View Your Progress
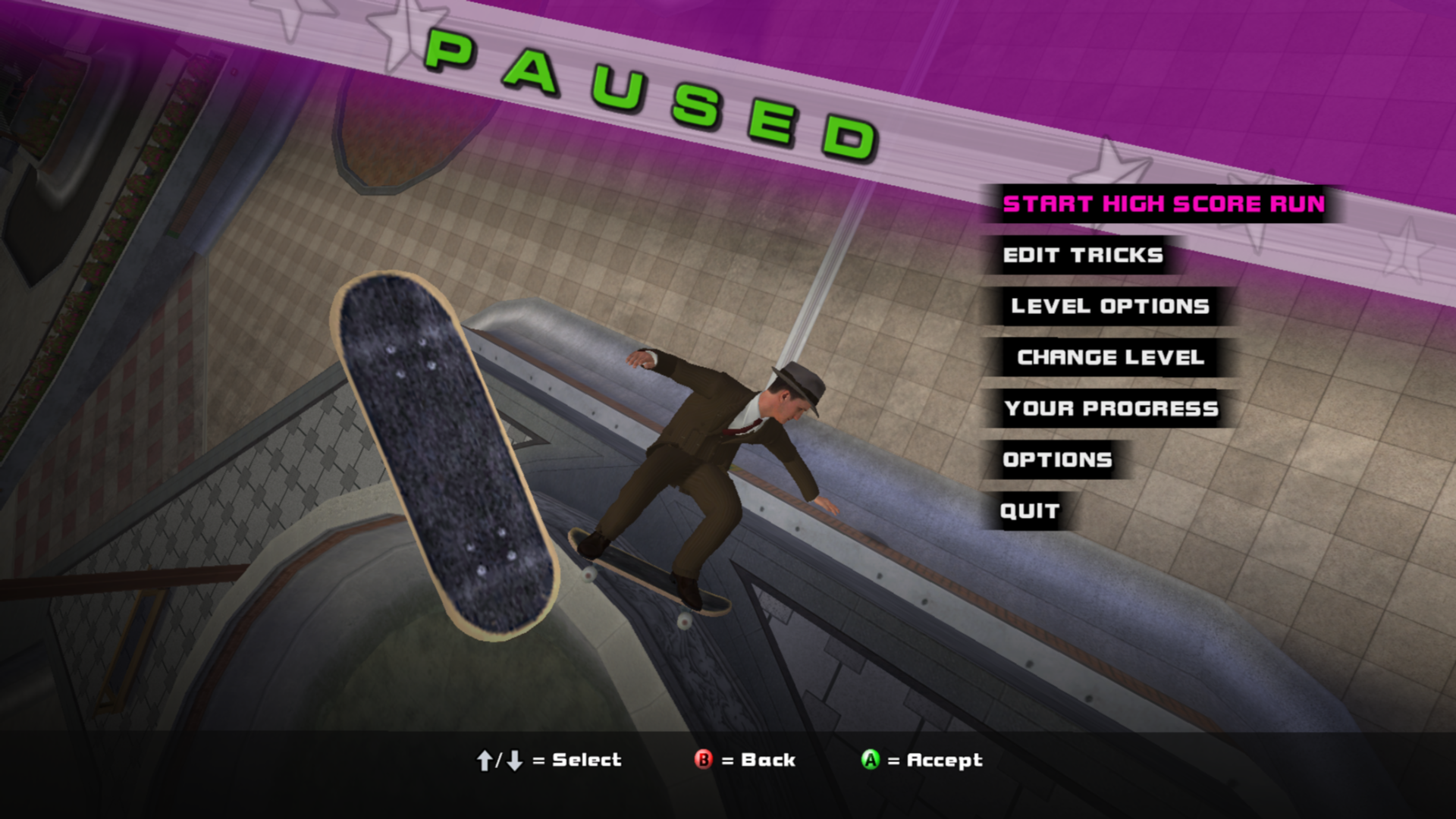This screenshot has width=1456, height=819. [x=1111, y=409]
